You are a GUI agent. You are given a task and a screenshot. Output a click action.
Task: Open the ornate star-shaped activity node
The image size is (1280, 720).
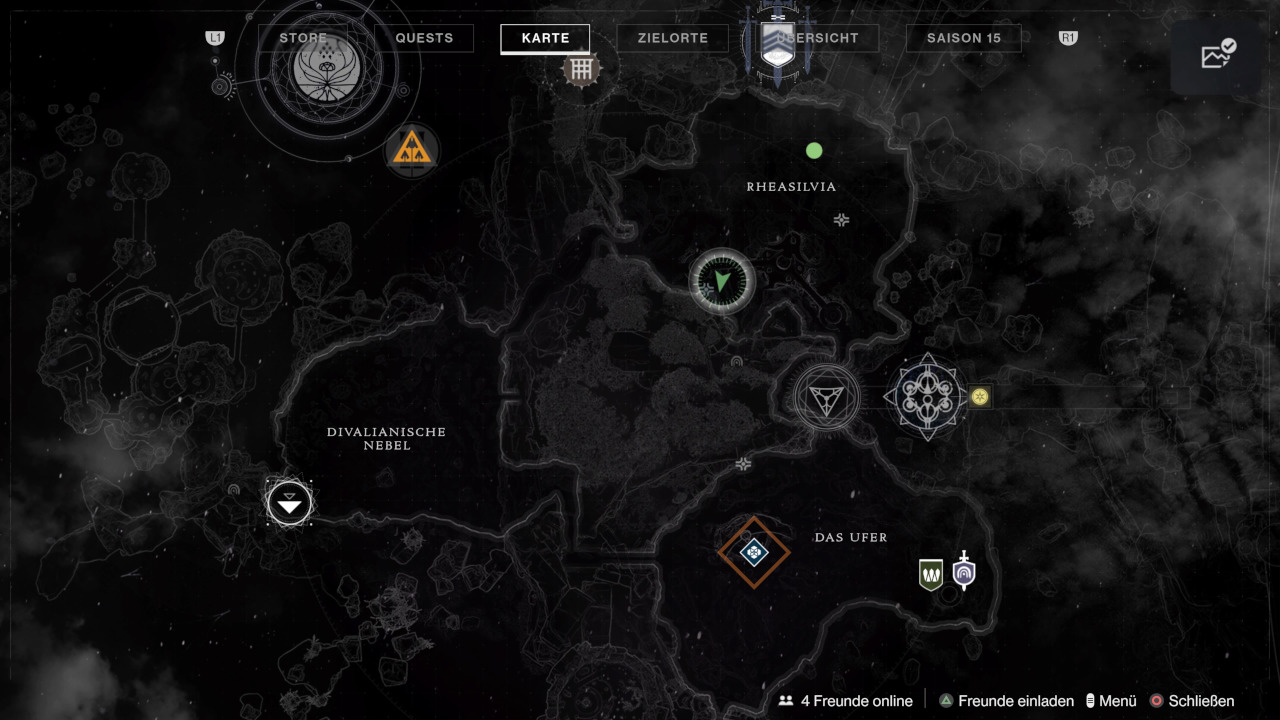(x=927, y=397)
